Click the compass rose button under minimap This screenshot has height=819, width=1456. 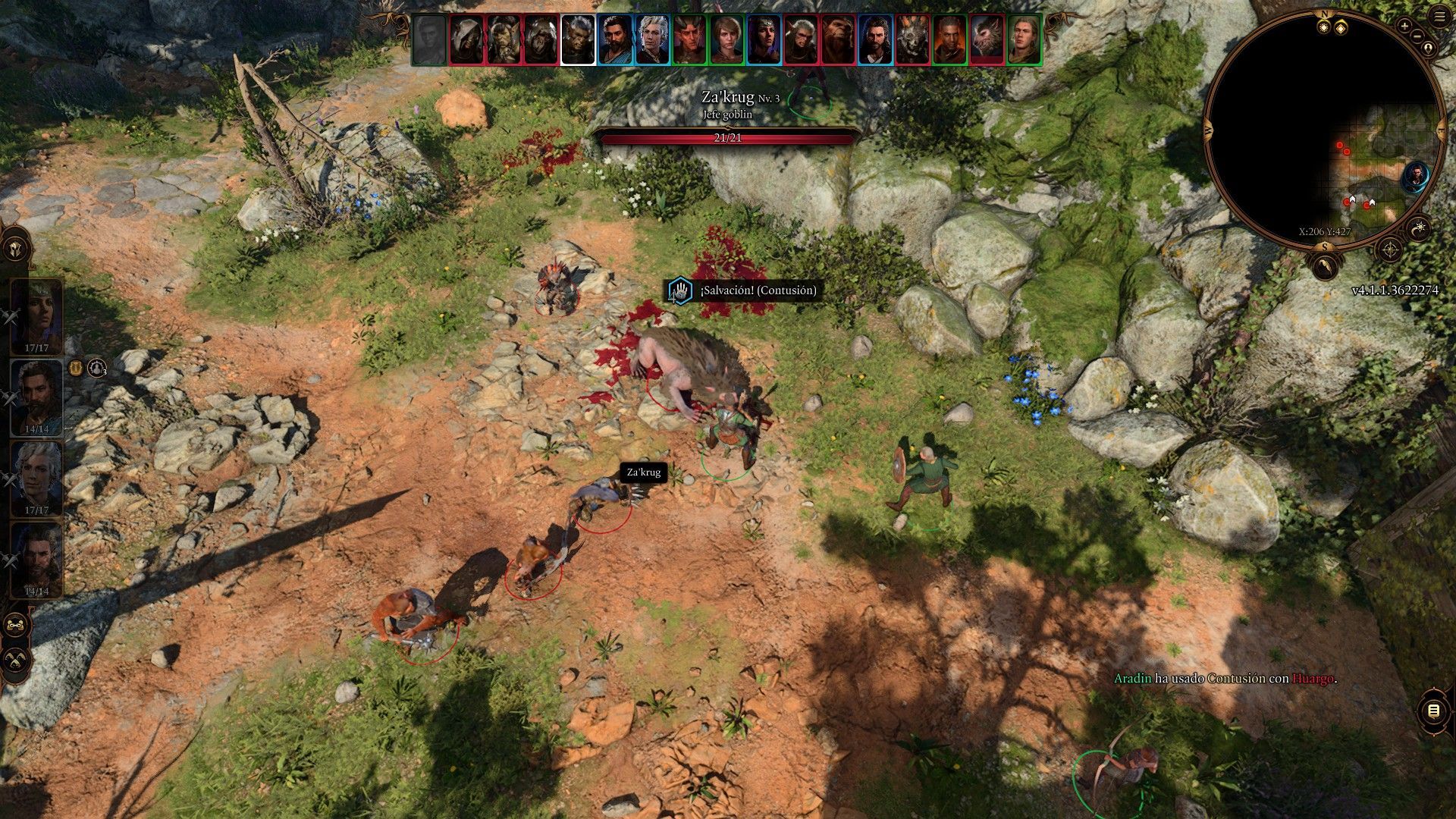click(1389, 249)
